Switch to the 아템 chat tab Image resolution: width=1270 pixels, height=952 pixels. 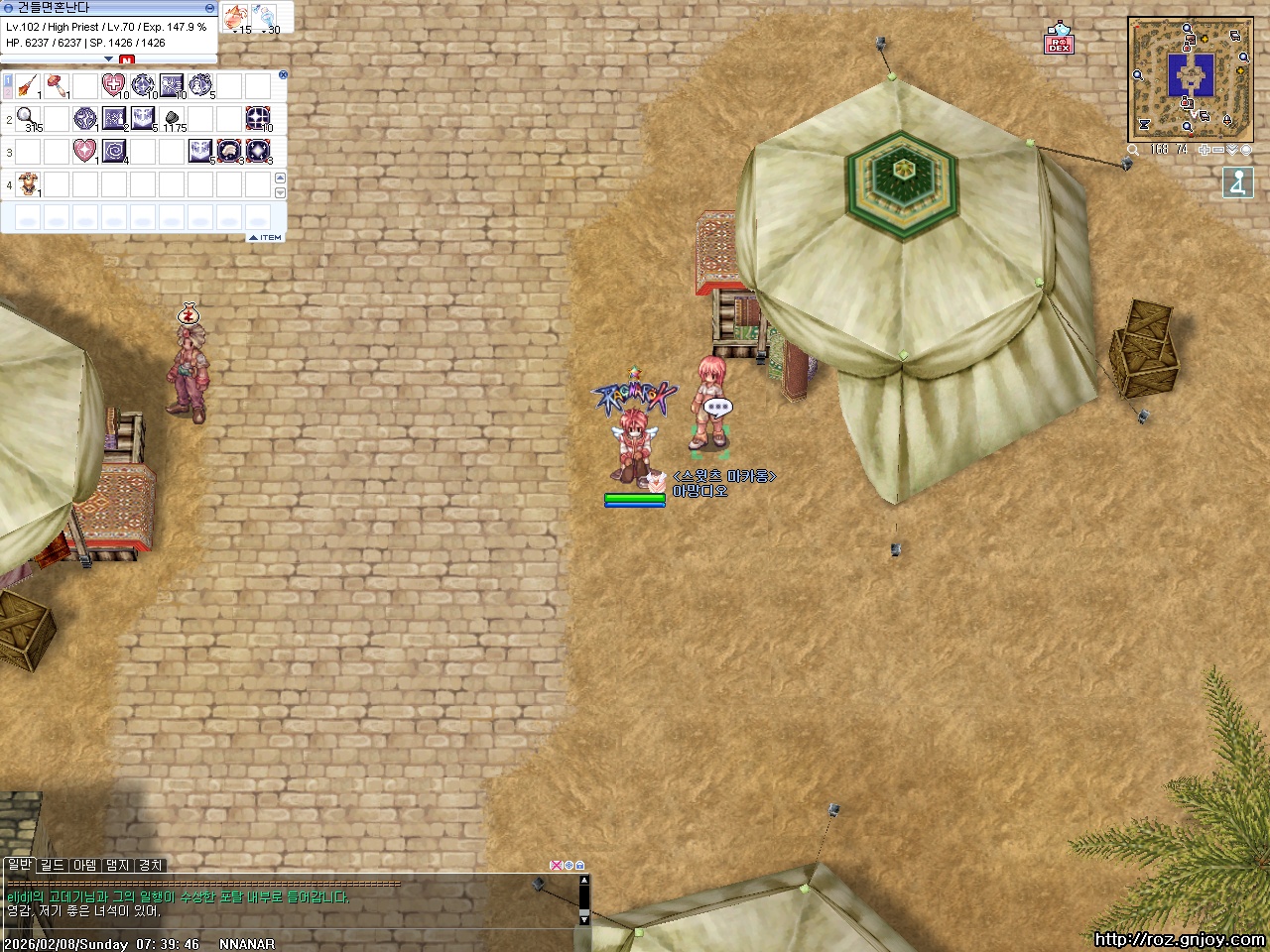coord(84,866)
